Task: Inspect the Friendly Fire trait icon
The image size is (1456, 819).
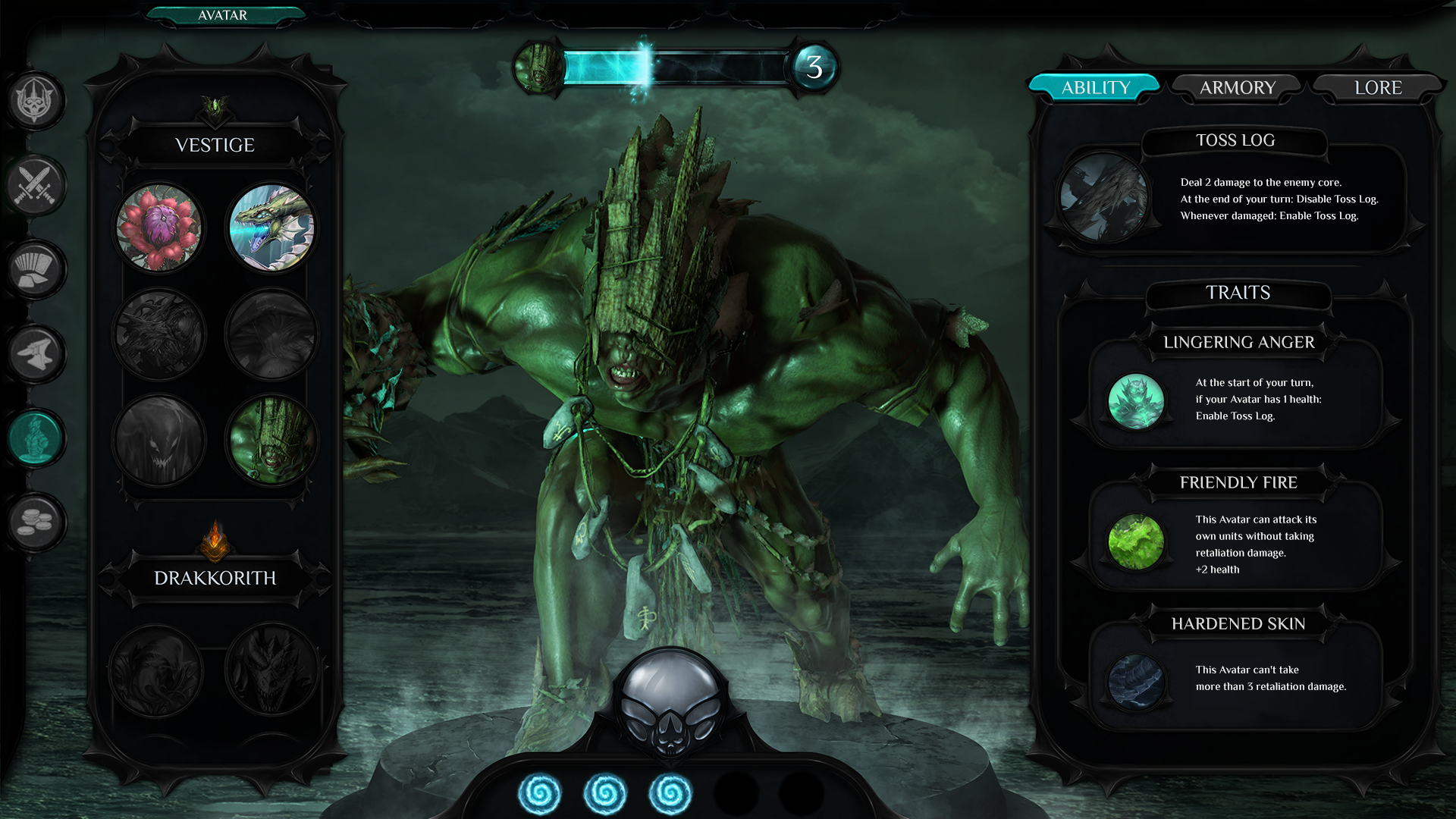Action: 1135,541
